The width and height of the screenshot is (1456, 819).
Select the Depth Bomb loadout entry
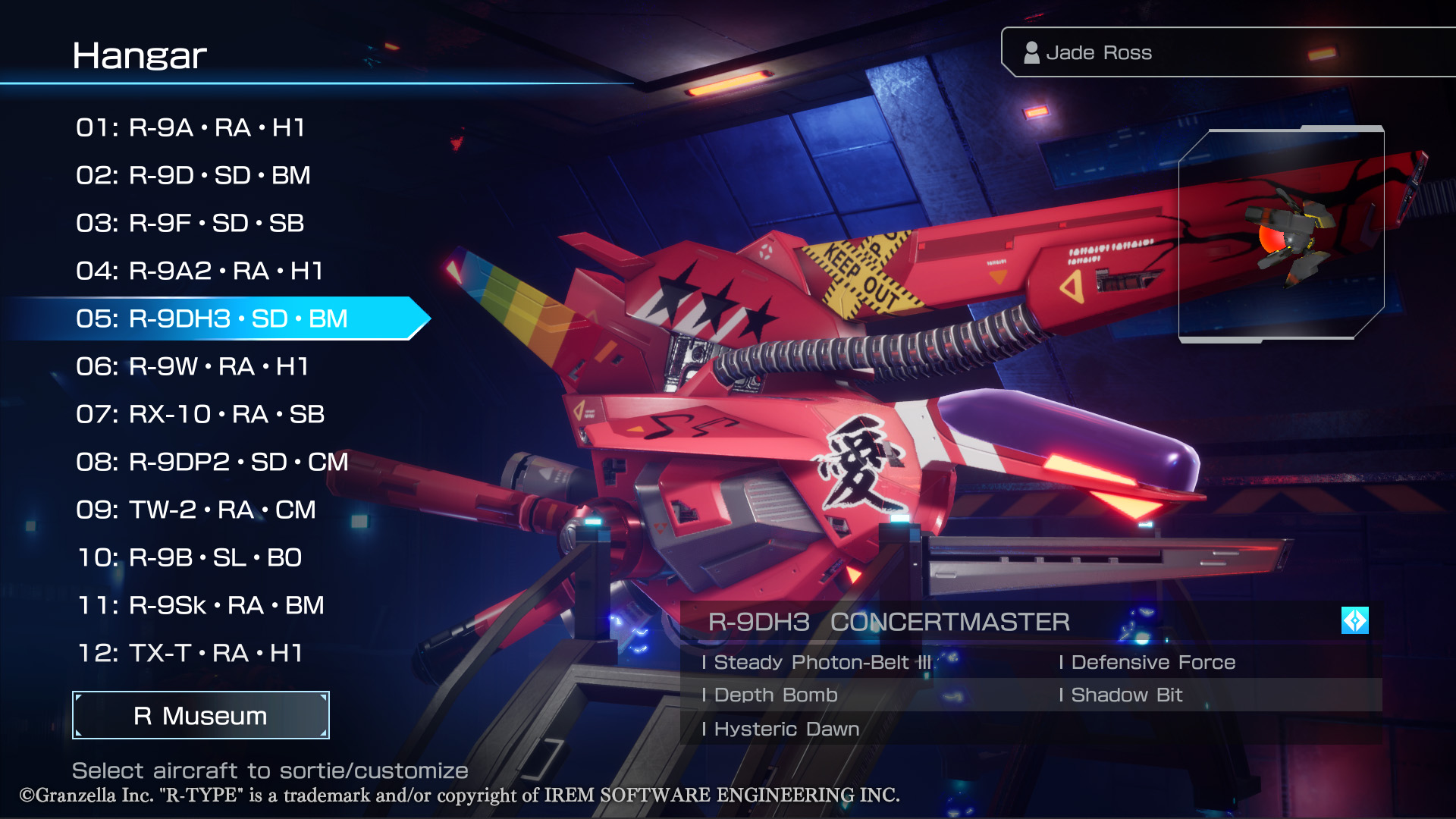pyautogui.click(x=770, y=695)
